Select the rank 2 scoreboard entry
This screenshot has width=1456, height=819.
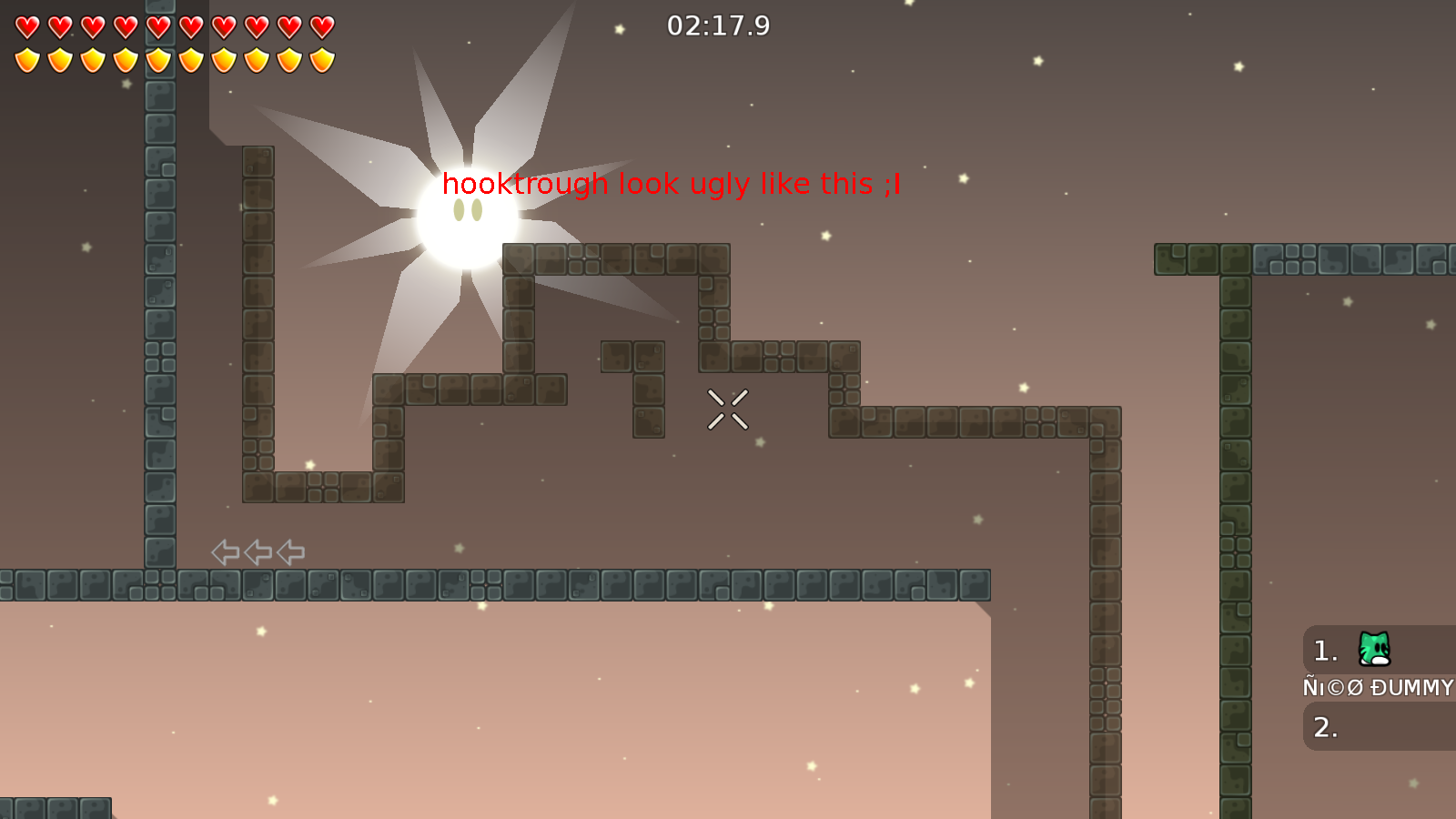[x=1324, y=727]
